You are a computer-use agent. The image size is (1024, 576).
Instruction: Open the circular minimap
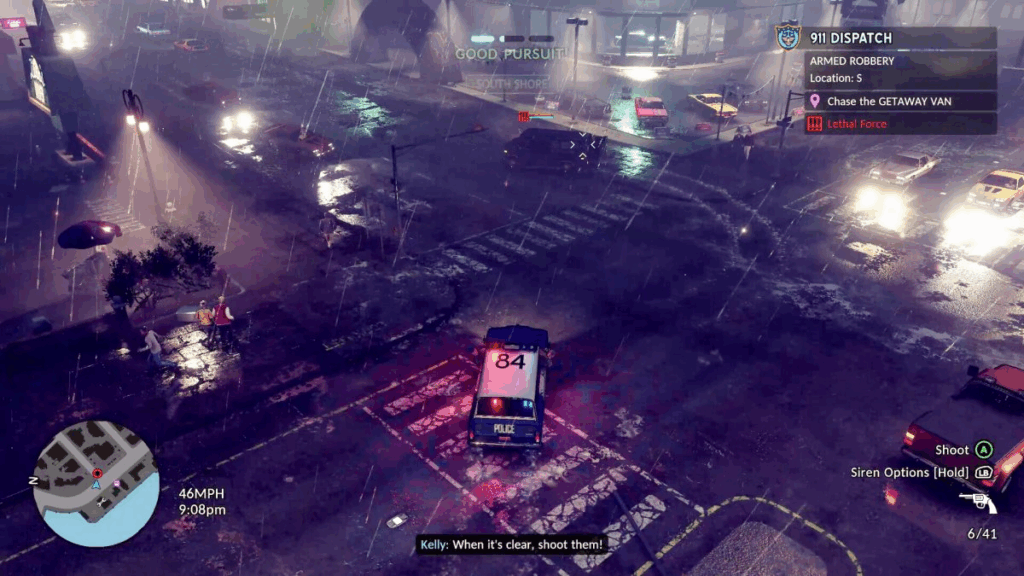click(96, 484)
